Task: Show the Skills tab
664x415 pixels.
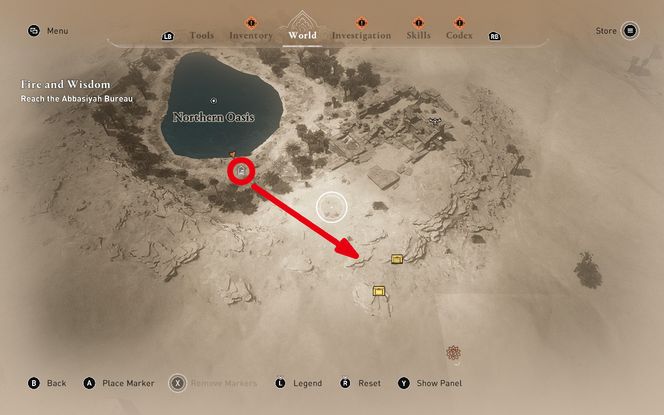Action: (418, 35)
